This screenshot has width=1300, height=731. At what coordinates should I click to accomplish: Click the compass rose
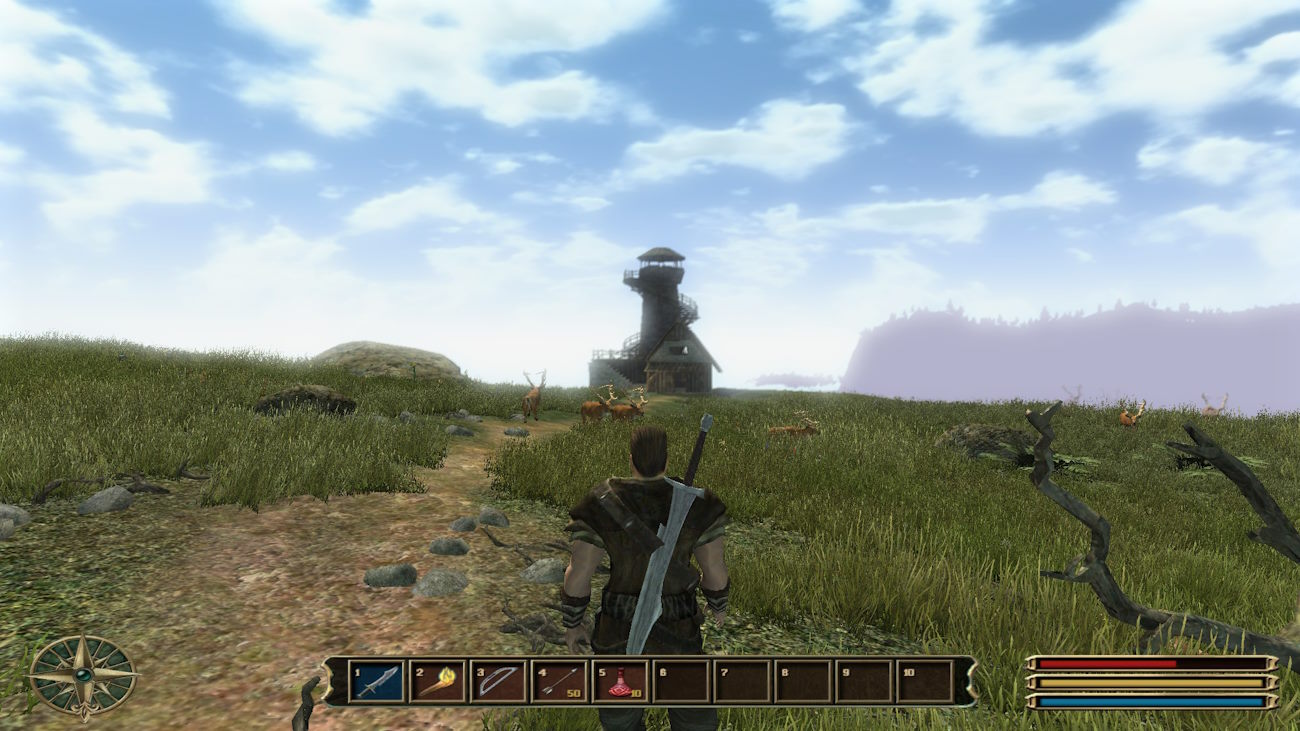pyautogui.click(x=82, y=676)
